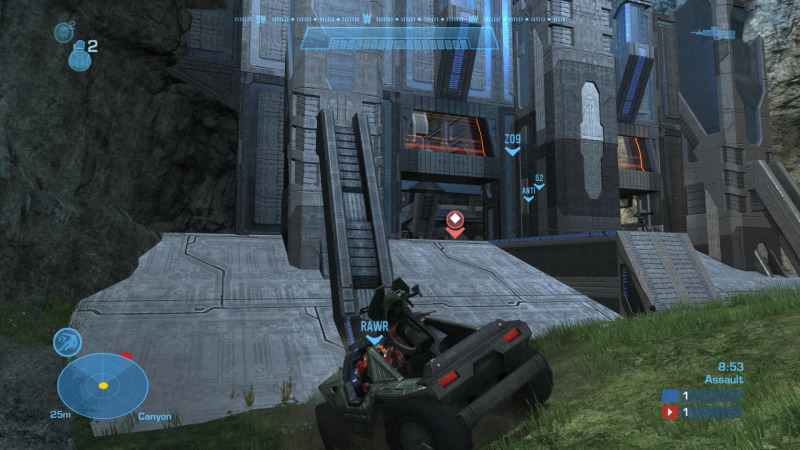Click the blue team score row
The width and height of the screenshot is (800, 450).
click(702, 396)
